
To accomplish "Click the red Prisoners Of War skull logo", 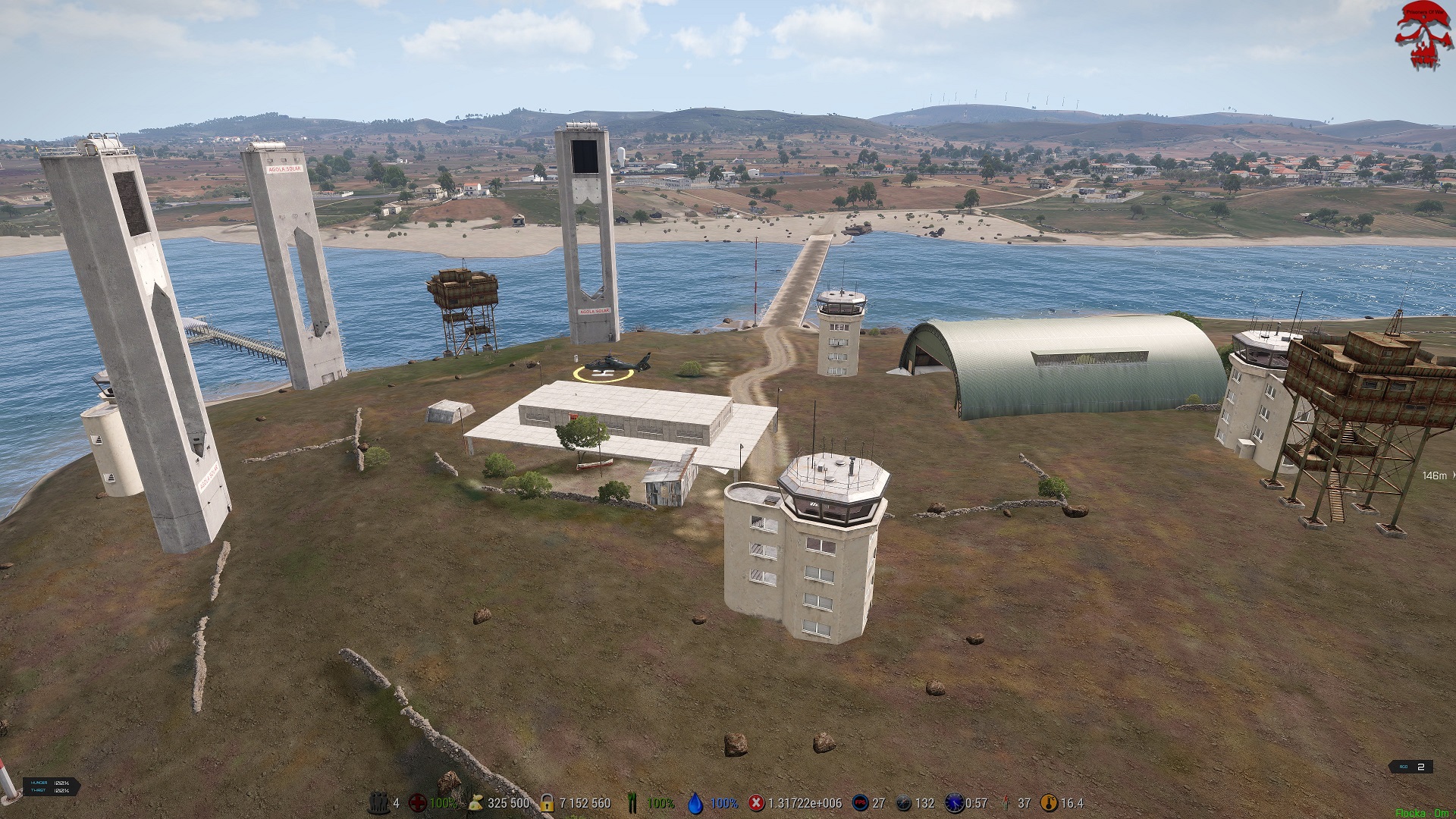I will (x=1423, y=36).
